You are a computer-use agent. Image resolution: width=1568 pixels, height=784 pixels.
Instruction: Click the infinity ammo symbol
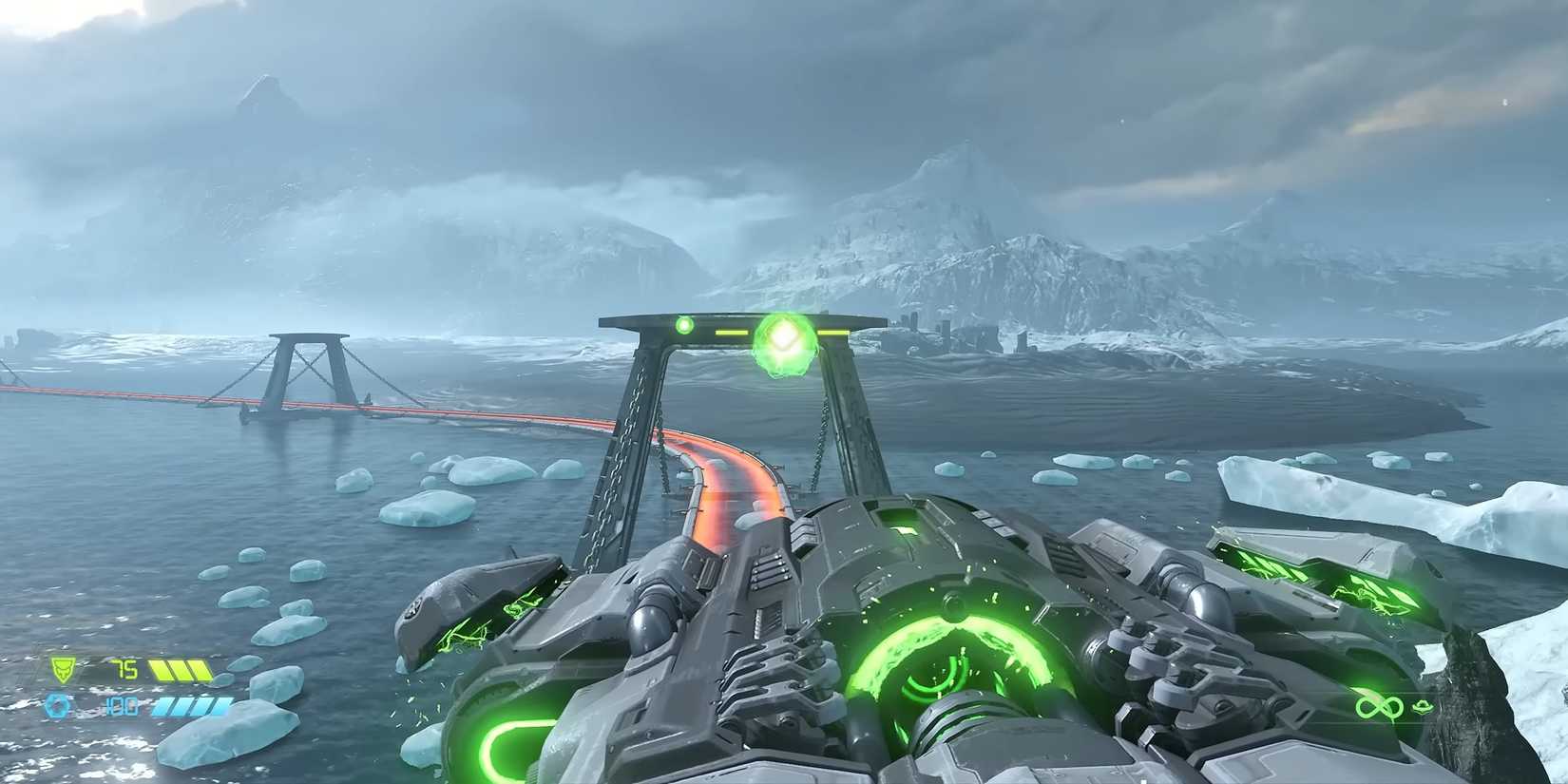1380,707
